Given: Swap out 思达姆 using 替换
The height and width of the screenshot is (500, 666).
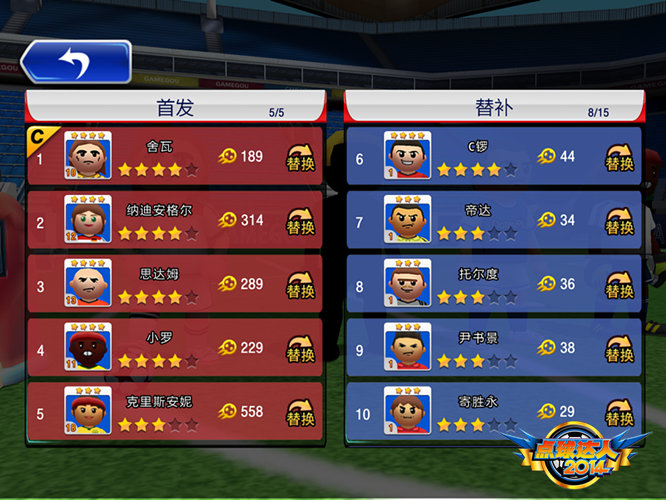Looking at the screenshot, I should 300,285.
